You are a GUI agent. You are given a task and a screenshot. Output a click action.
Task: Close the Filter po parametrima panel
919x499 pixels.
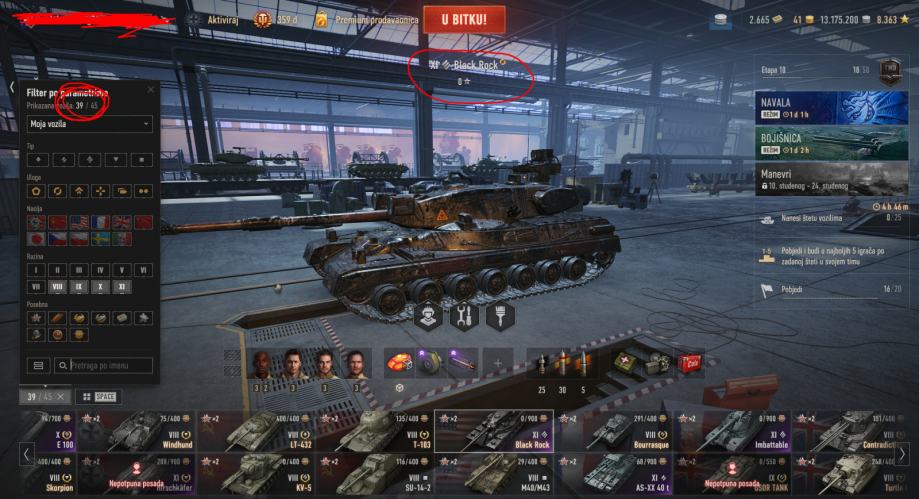point(151,89)
